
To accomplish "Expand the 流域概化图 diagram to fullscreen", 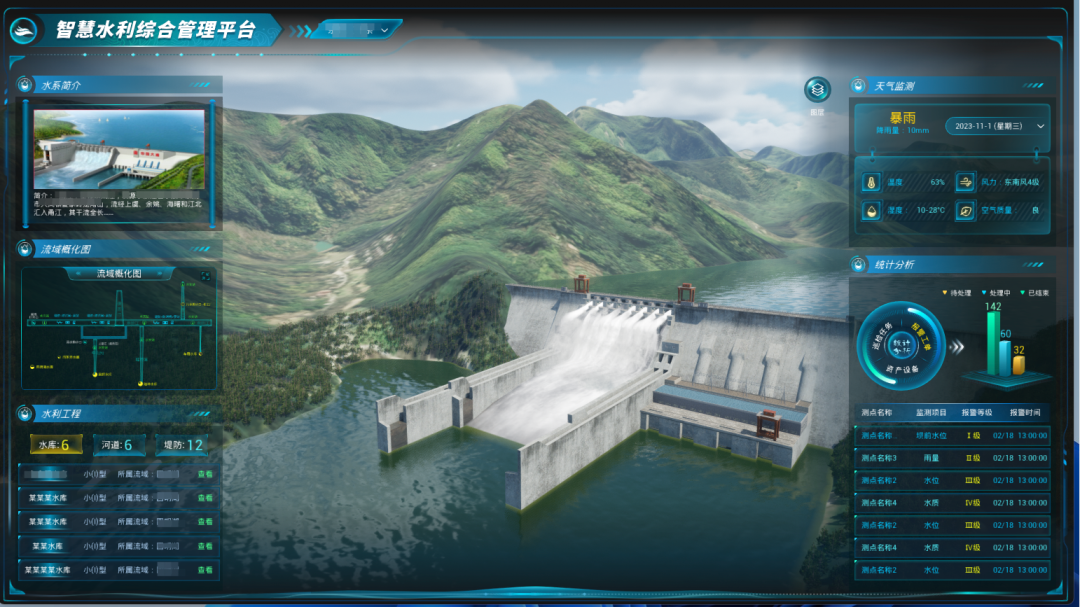I will click(206, 275).
